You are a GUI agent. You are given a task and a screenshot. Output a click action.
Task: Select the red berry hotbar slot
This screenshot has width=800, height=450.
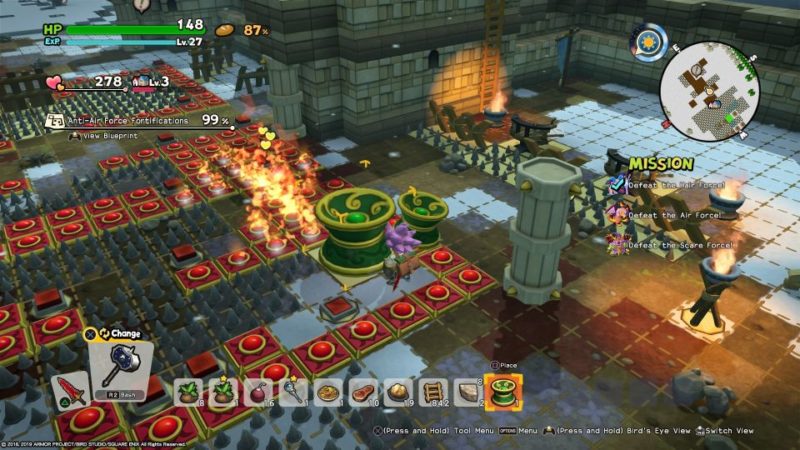pyautogui.click(x=257, y=392)
